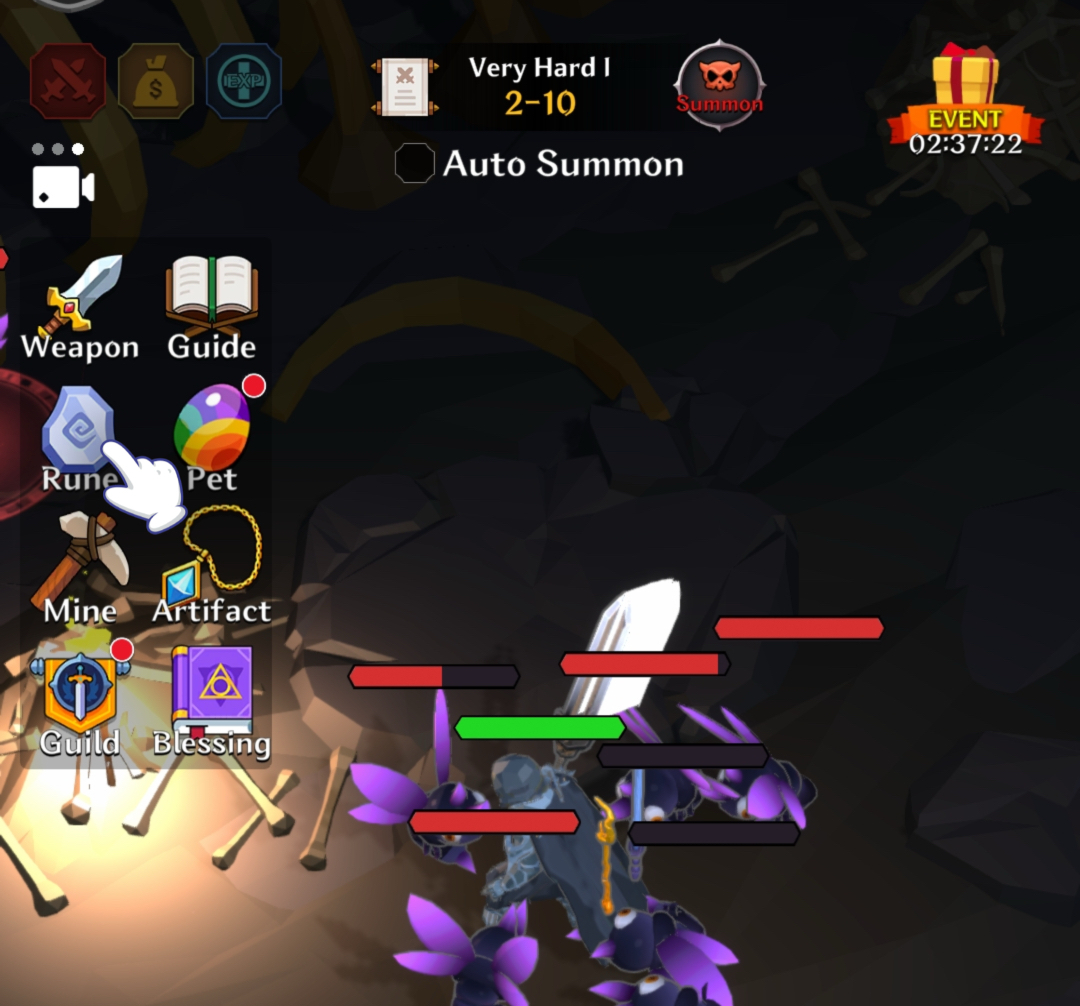Viewport: 1080px width, 1006px height.
Task: Click the crossed swords attack boost icon
Action: pos(68,82)
